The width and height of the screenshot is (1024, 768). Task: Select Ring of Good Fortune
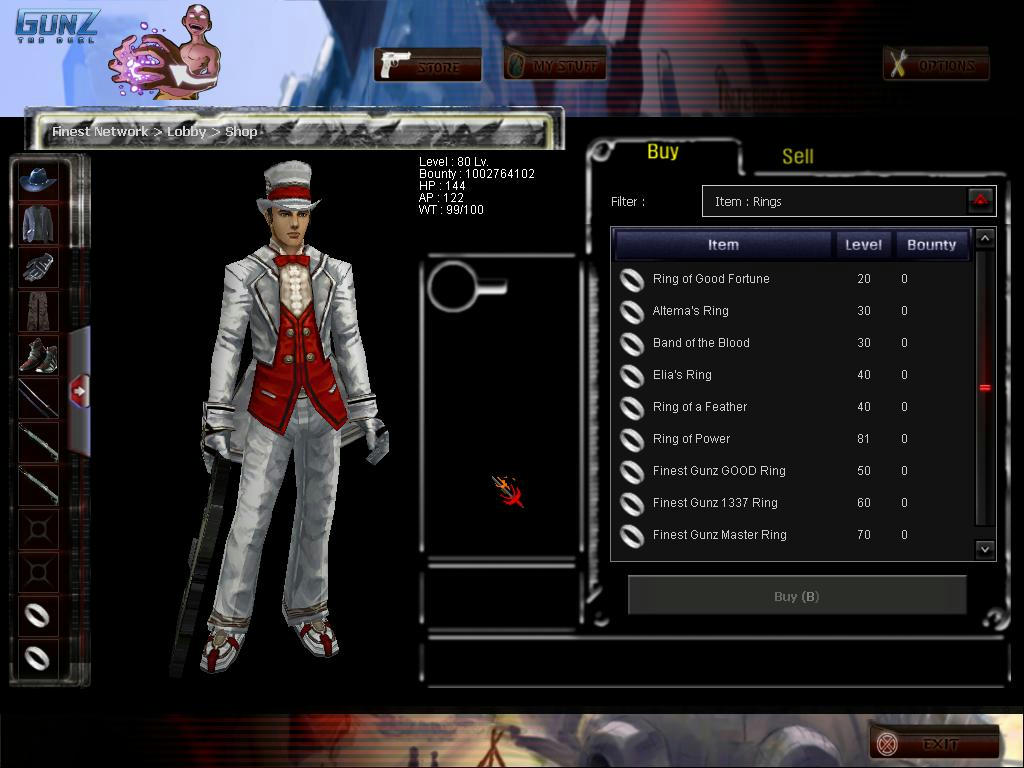point(711,279)
